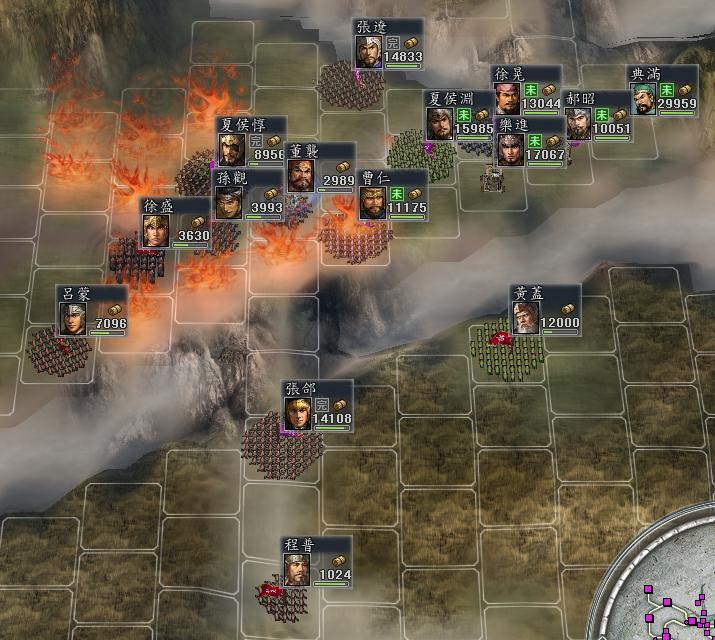The width and height of the screenshot is (715, 640).
Task: Pick the 郝昭 unit plate
Action: tap(596, 116)
